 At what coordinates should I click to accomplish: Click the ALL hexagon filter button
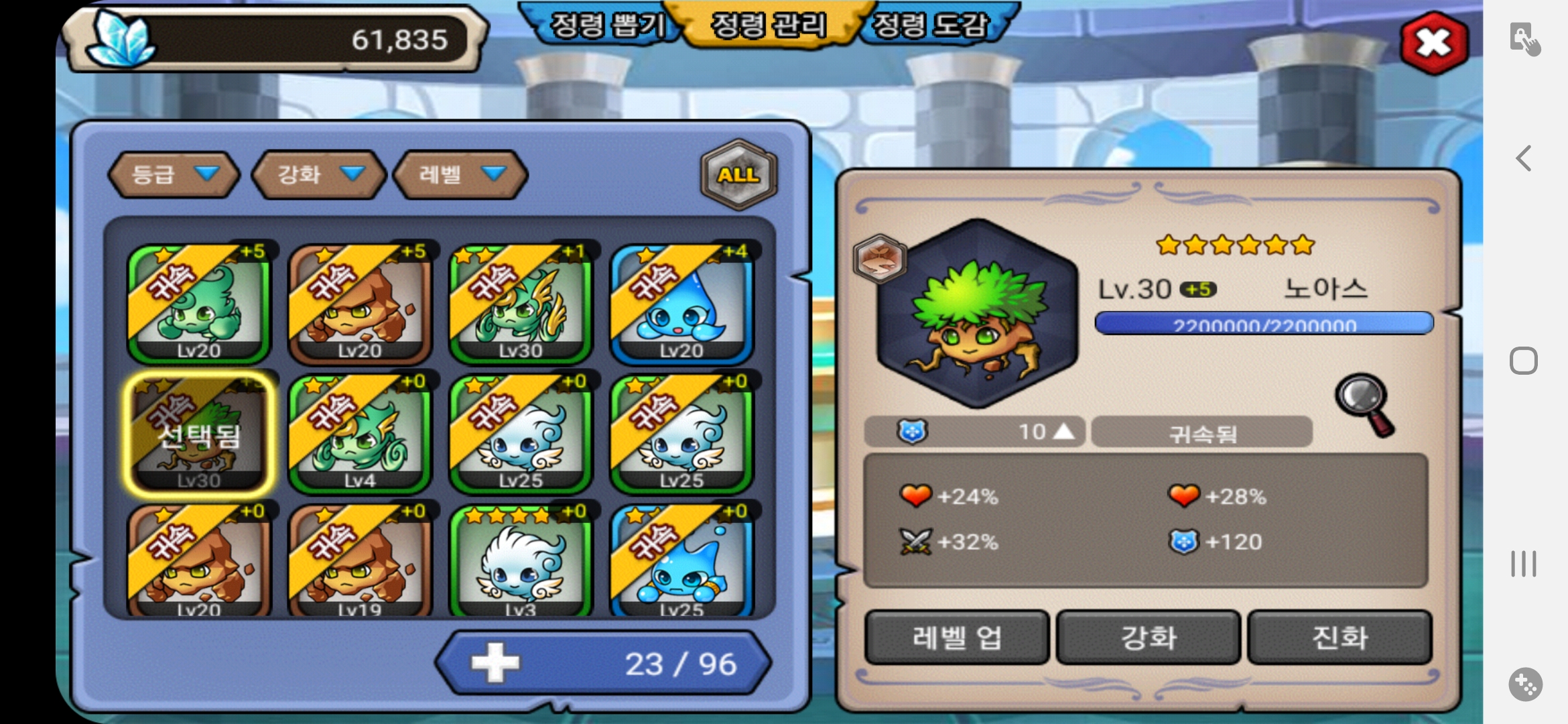[738, 174]
